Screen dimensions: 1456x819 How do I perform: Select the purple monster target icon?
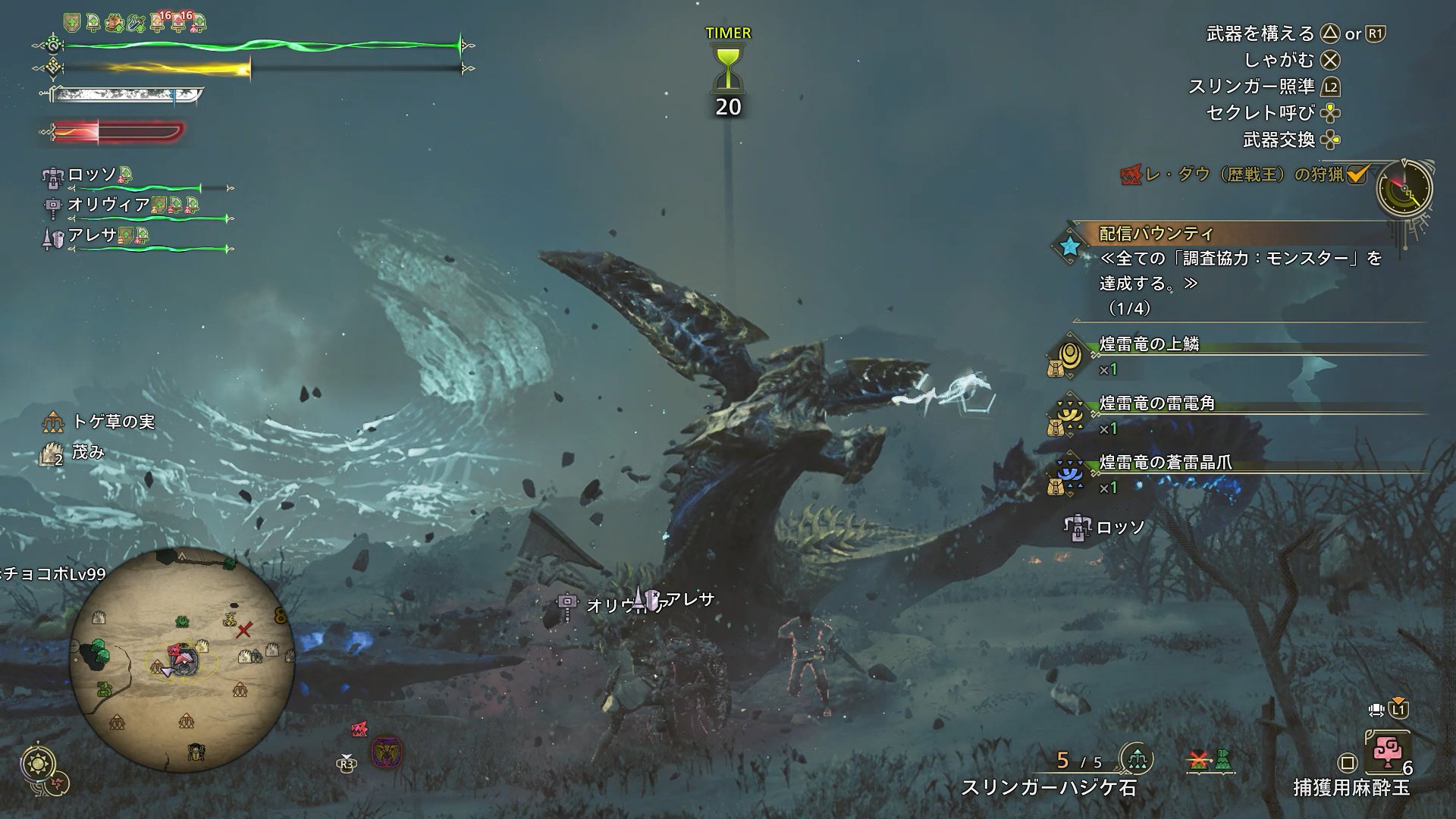(387, 753)
